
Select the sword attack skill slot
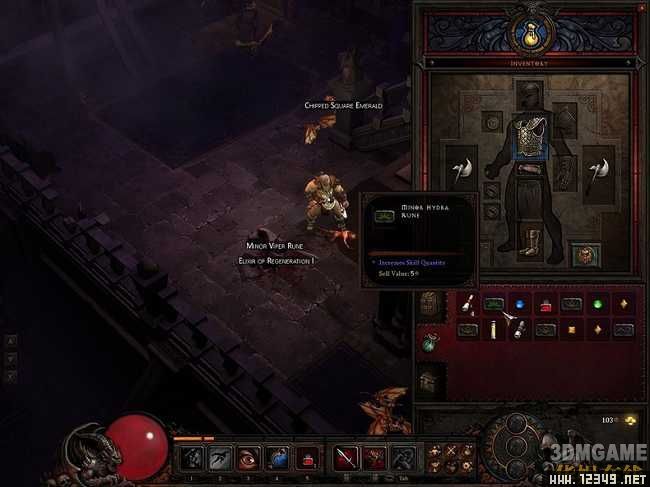coord(347,457)
